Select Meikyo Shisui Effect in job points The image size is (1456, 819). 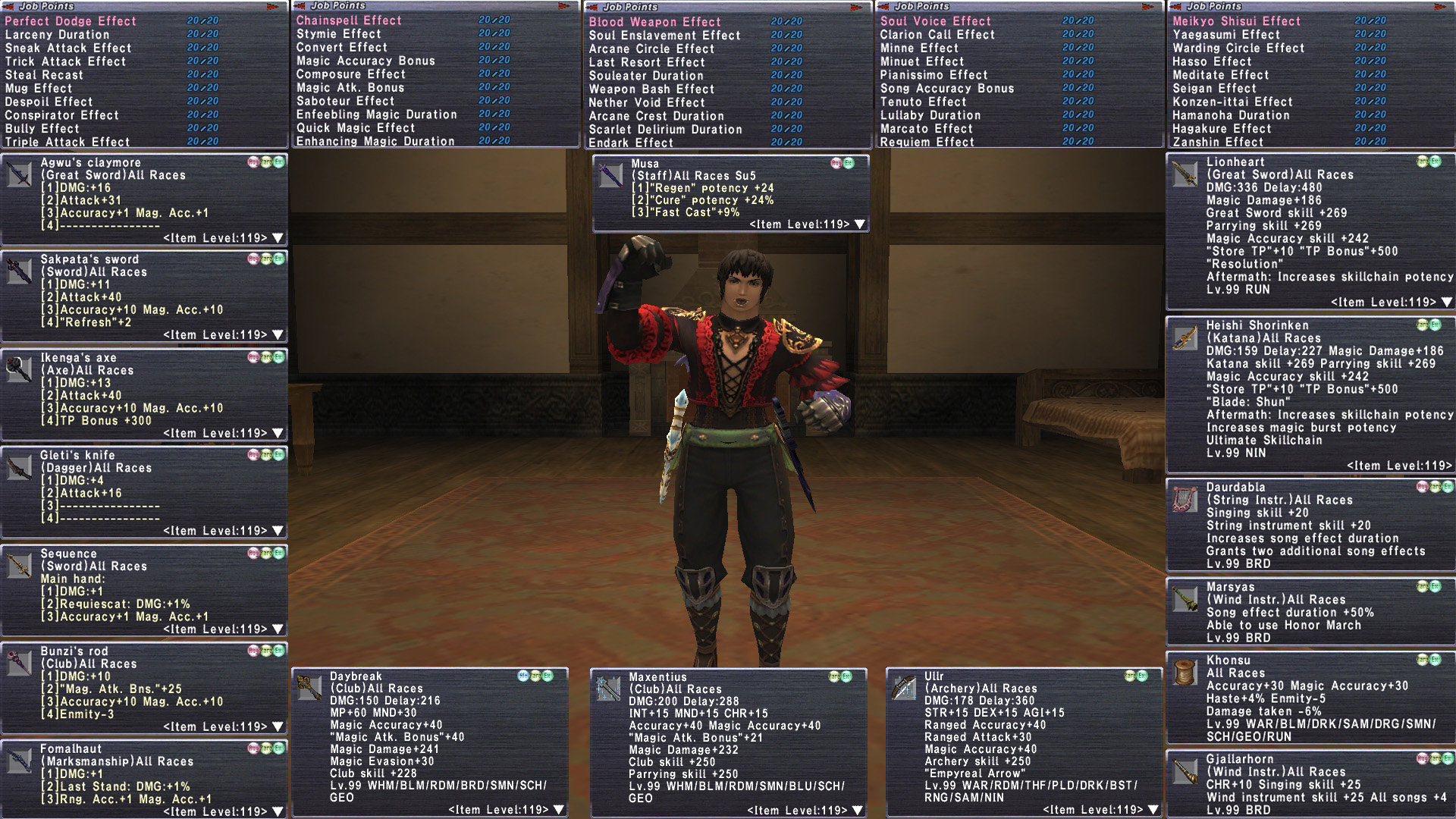coord(1236,21)
